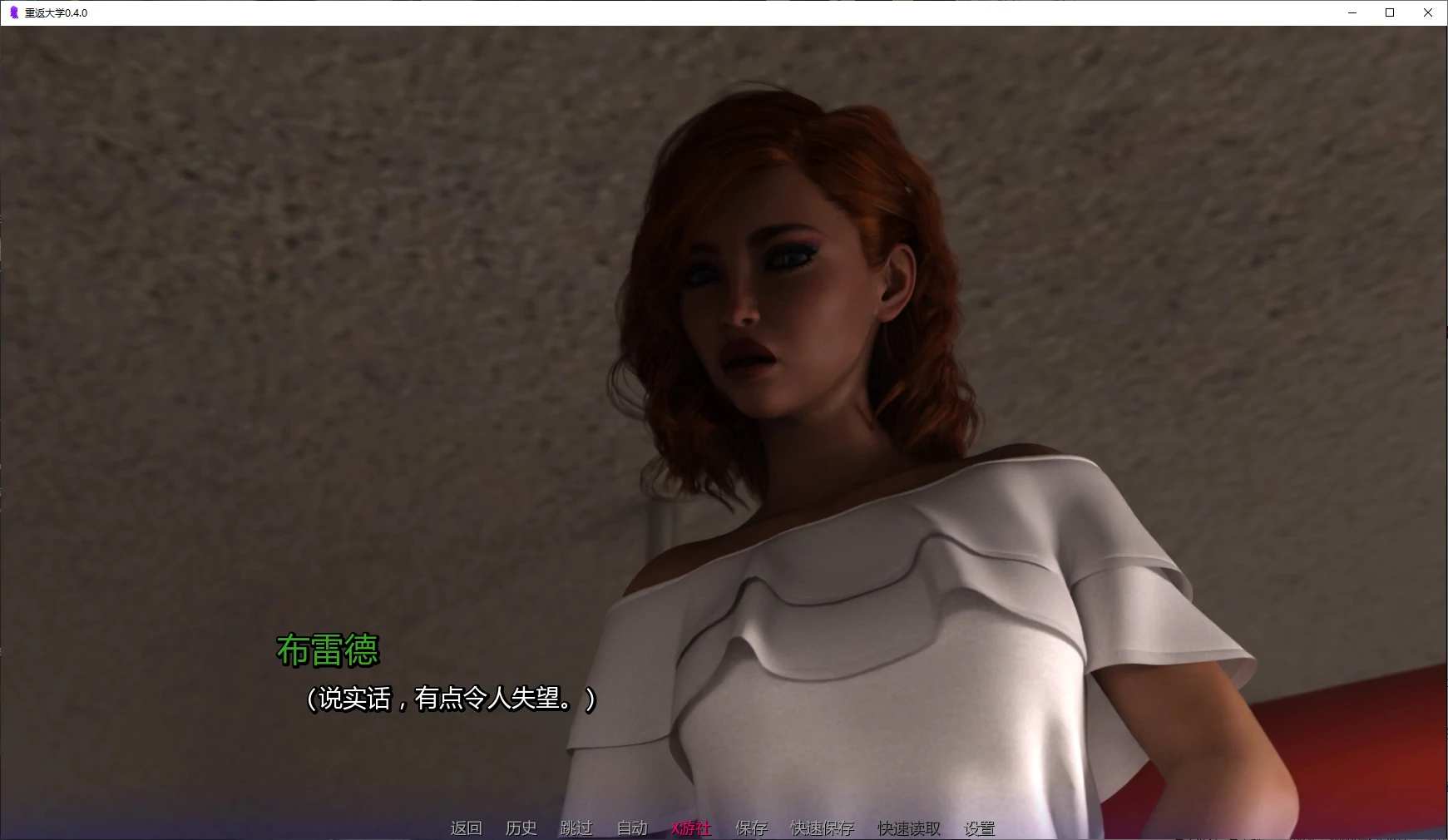Toggle 跳过 skip mode
Screen dimensions: 1448x840
pos(576,828)
